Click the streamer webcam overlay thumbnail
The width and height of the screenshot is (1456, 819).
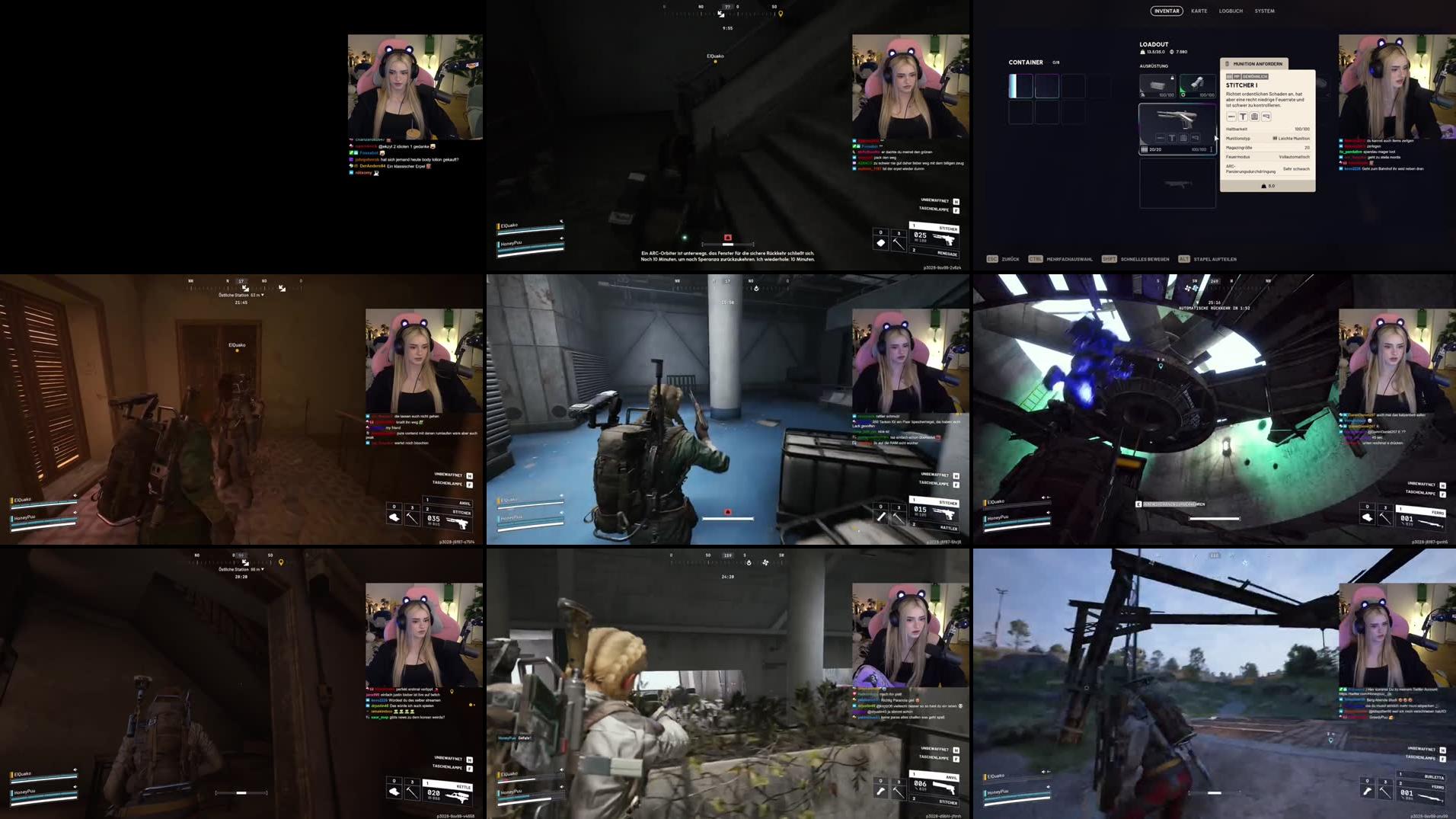pyautogui.click(x=1397, y=84)
